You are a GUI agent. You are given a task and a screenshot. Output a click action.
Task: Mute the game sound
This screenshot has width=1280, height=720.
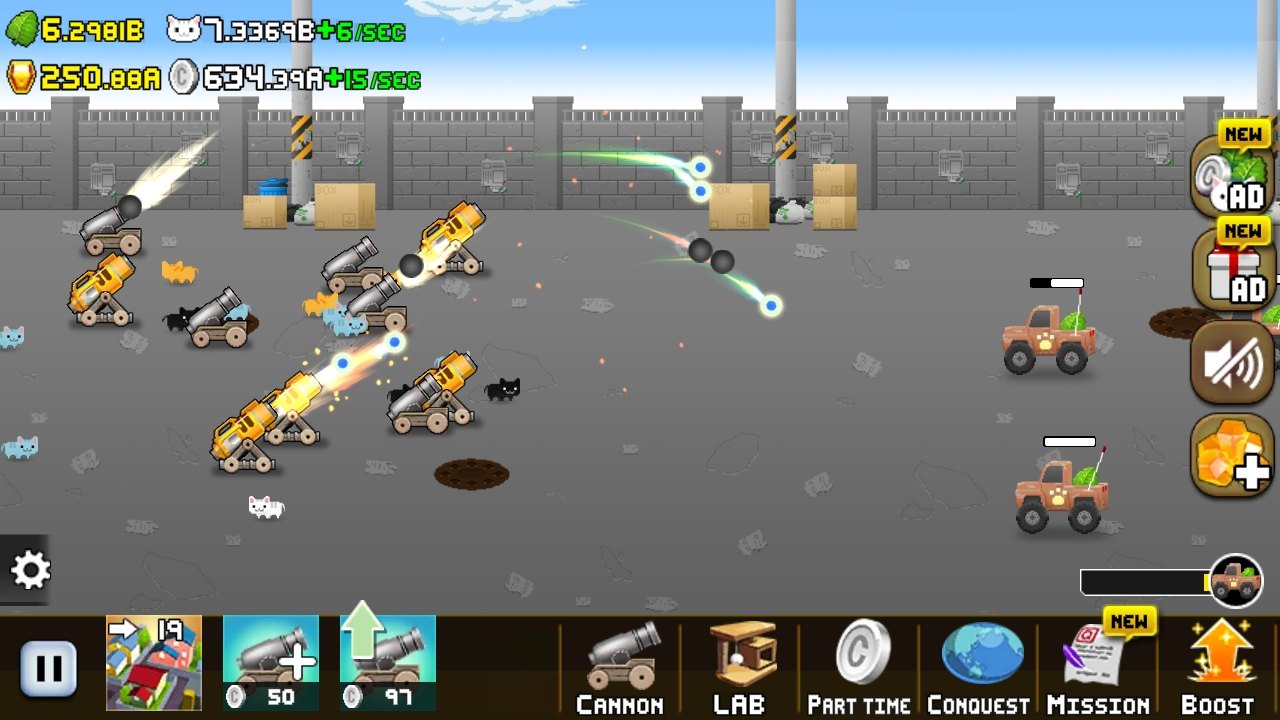point(1232,362)
